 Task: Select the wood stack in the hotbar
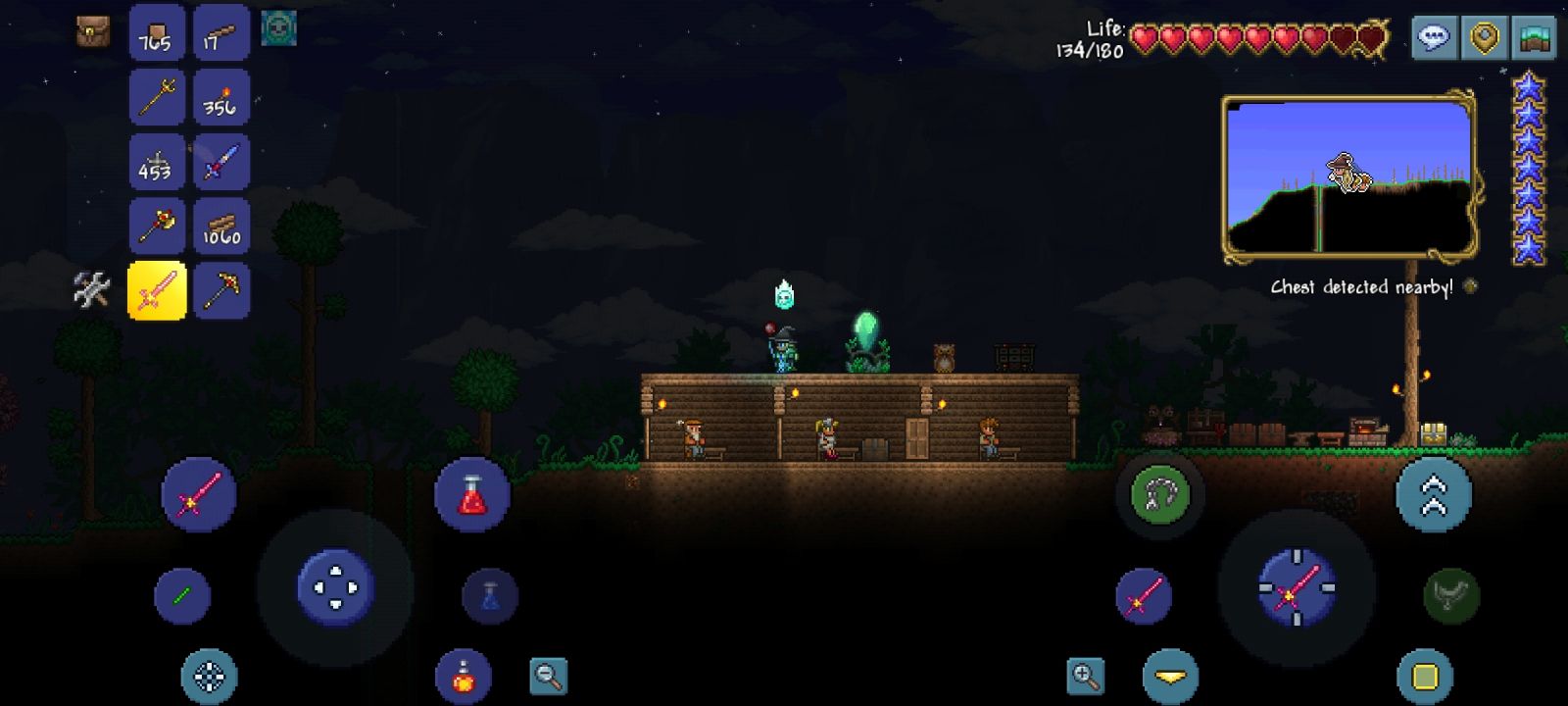click(221, 225)
